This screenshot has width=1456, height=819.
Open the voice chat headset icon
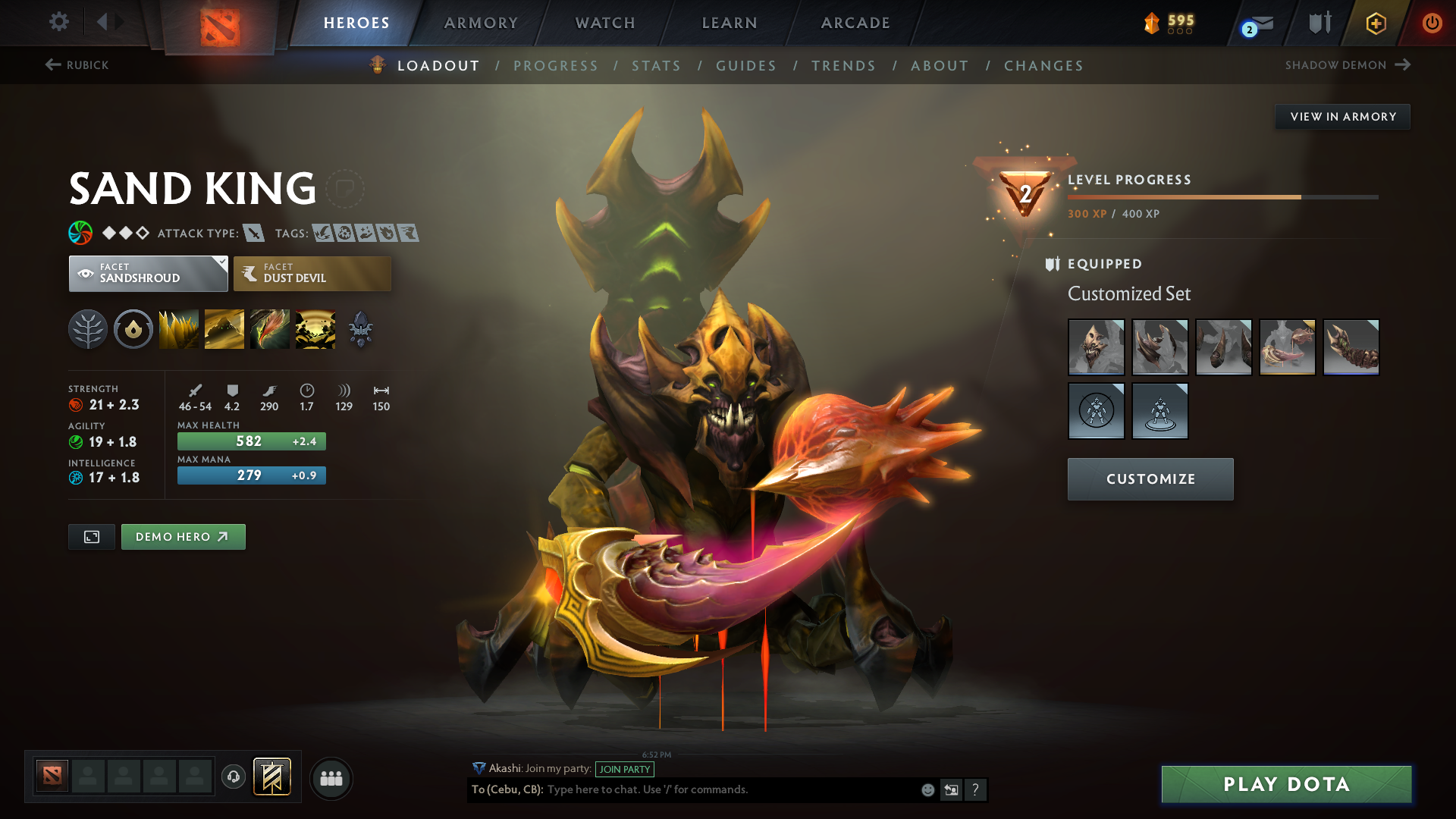tap(233, 778)
